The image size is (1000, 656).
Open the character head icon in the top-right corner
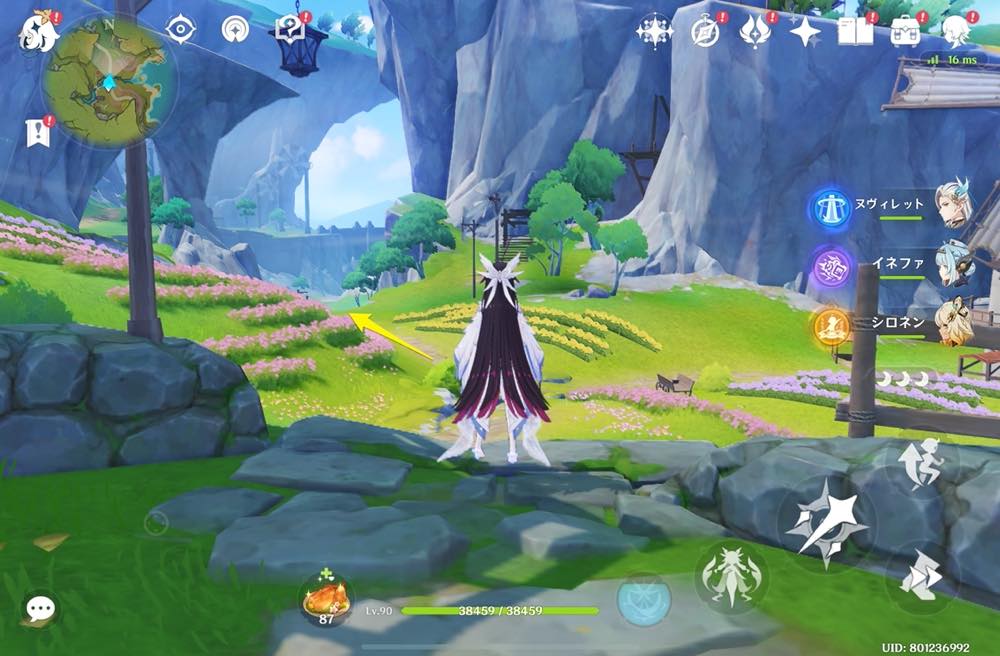(957, 31)
